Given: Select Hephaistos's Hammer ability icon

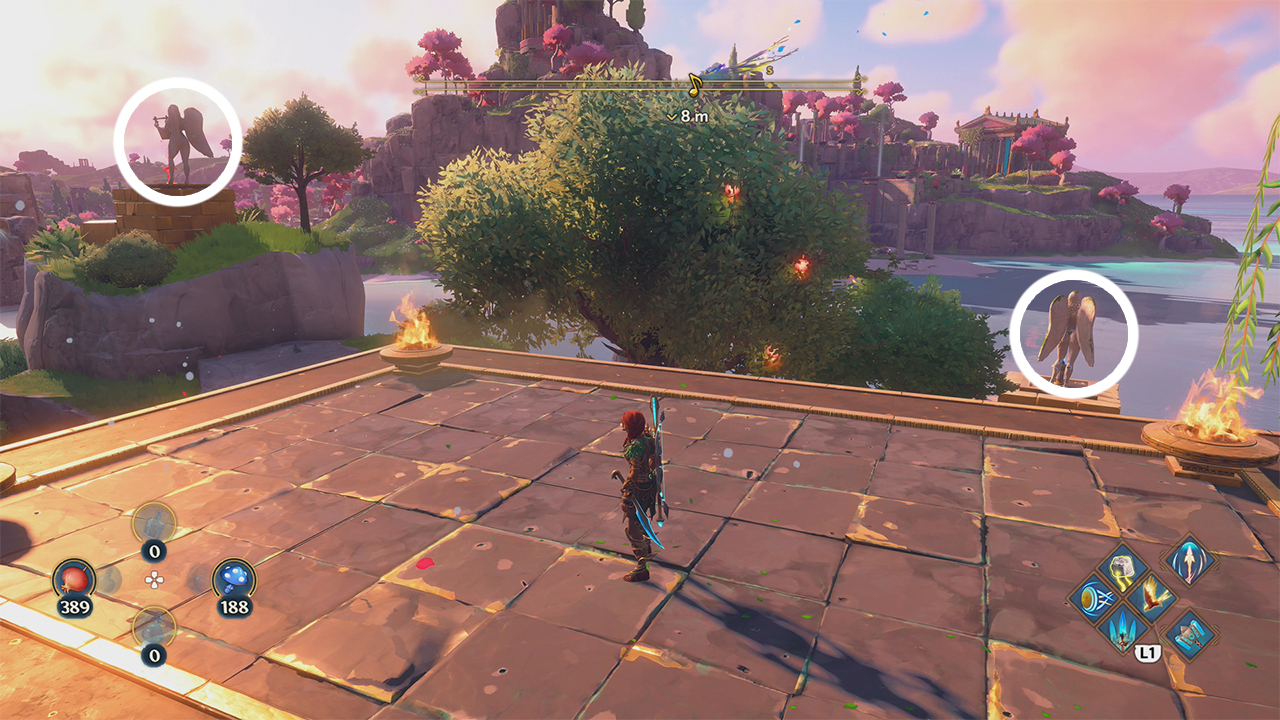Looking at the screenshot, I should pyautogui.click(x=1191, y=638).
